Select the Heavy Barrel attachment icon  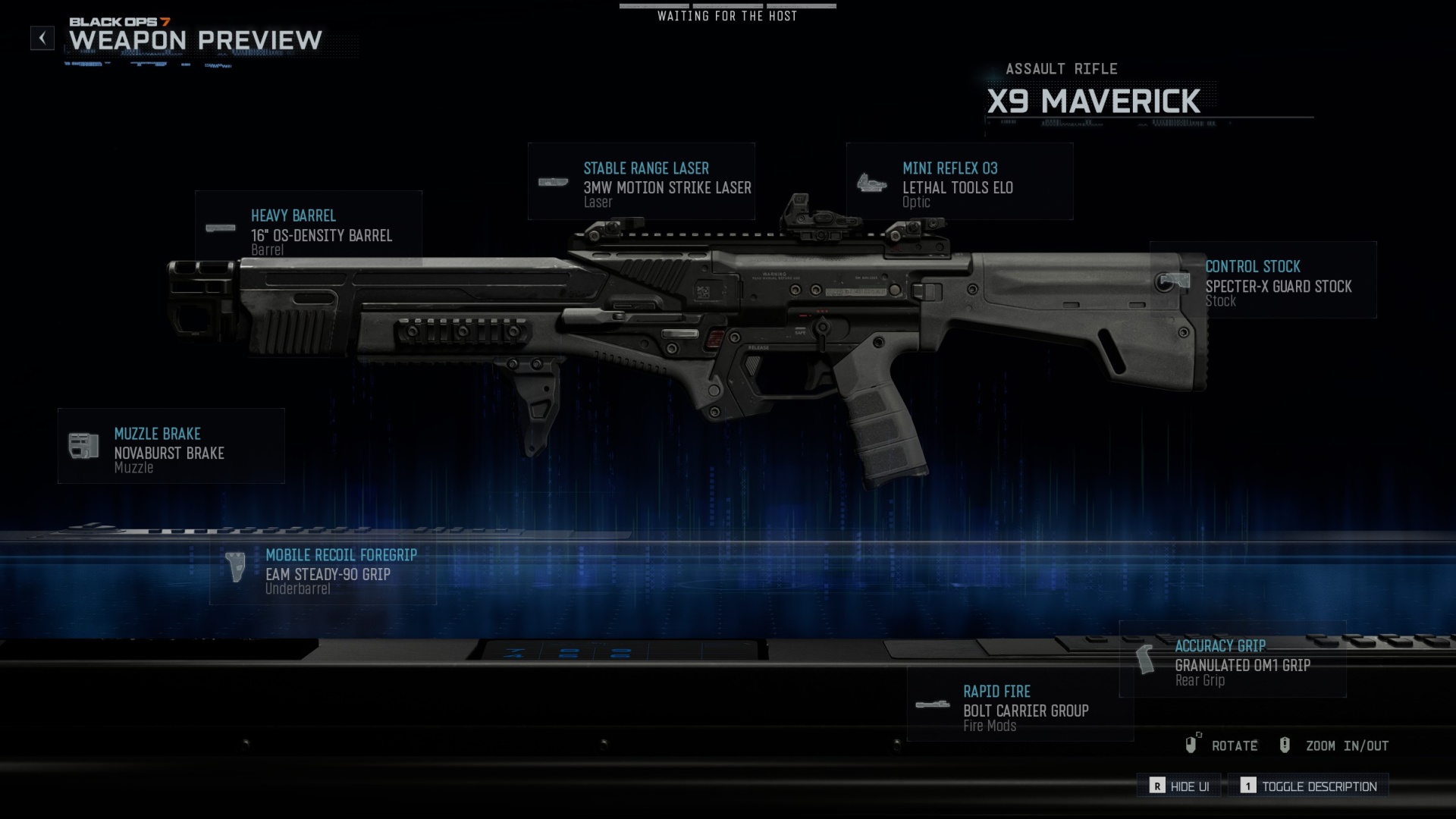[221, 227]
